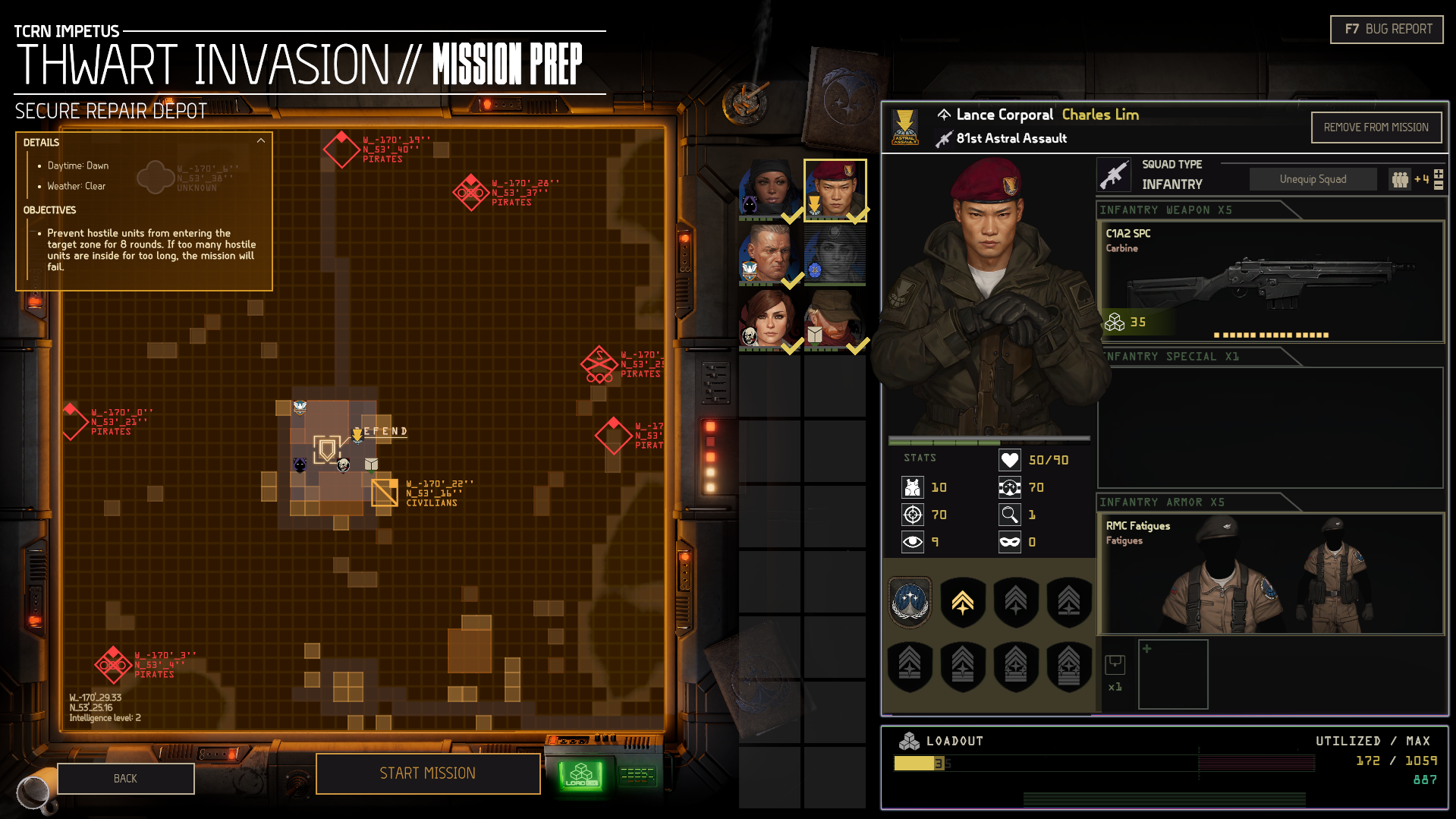Select the empty Infantry Special slot
Image resolution: width=1456 pixels, height=819 pixels.
1270,427
